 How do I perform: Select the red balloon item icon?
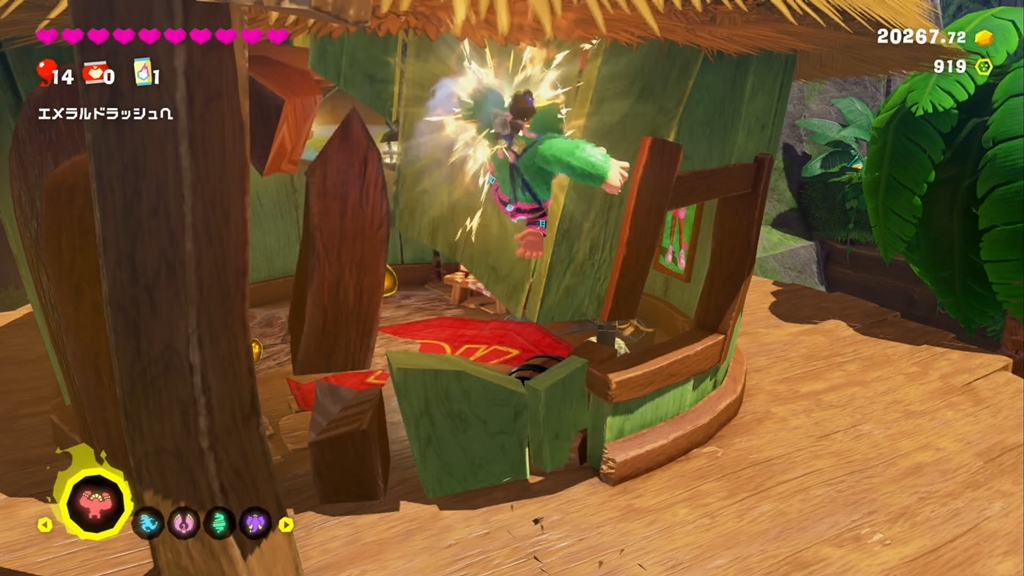45,72
